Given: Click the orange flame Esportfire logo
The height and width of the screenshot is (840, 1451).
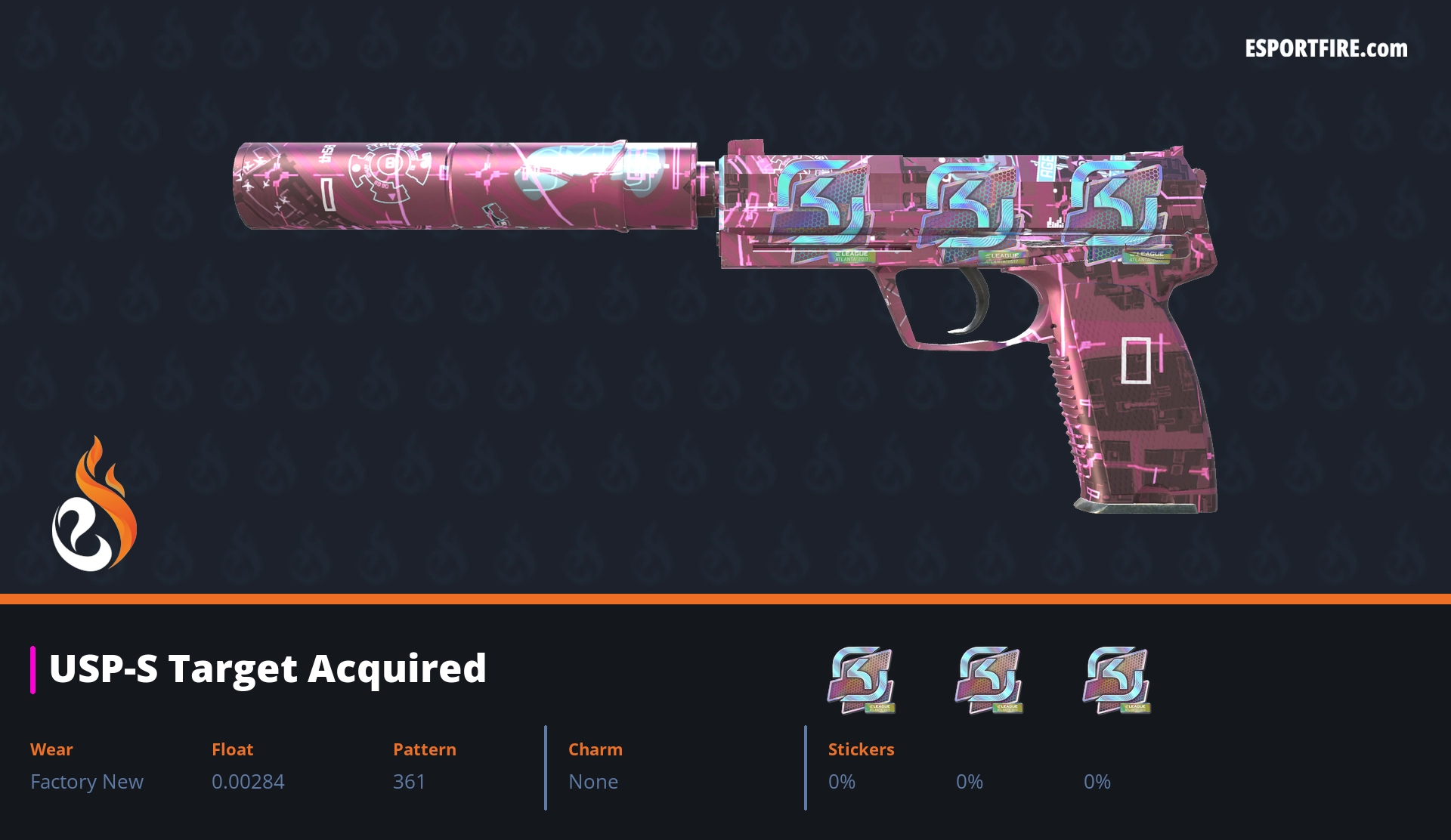Looking at the screenshot, I should click(94, 505).
